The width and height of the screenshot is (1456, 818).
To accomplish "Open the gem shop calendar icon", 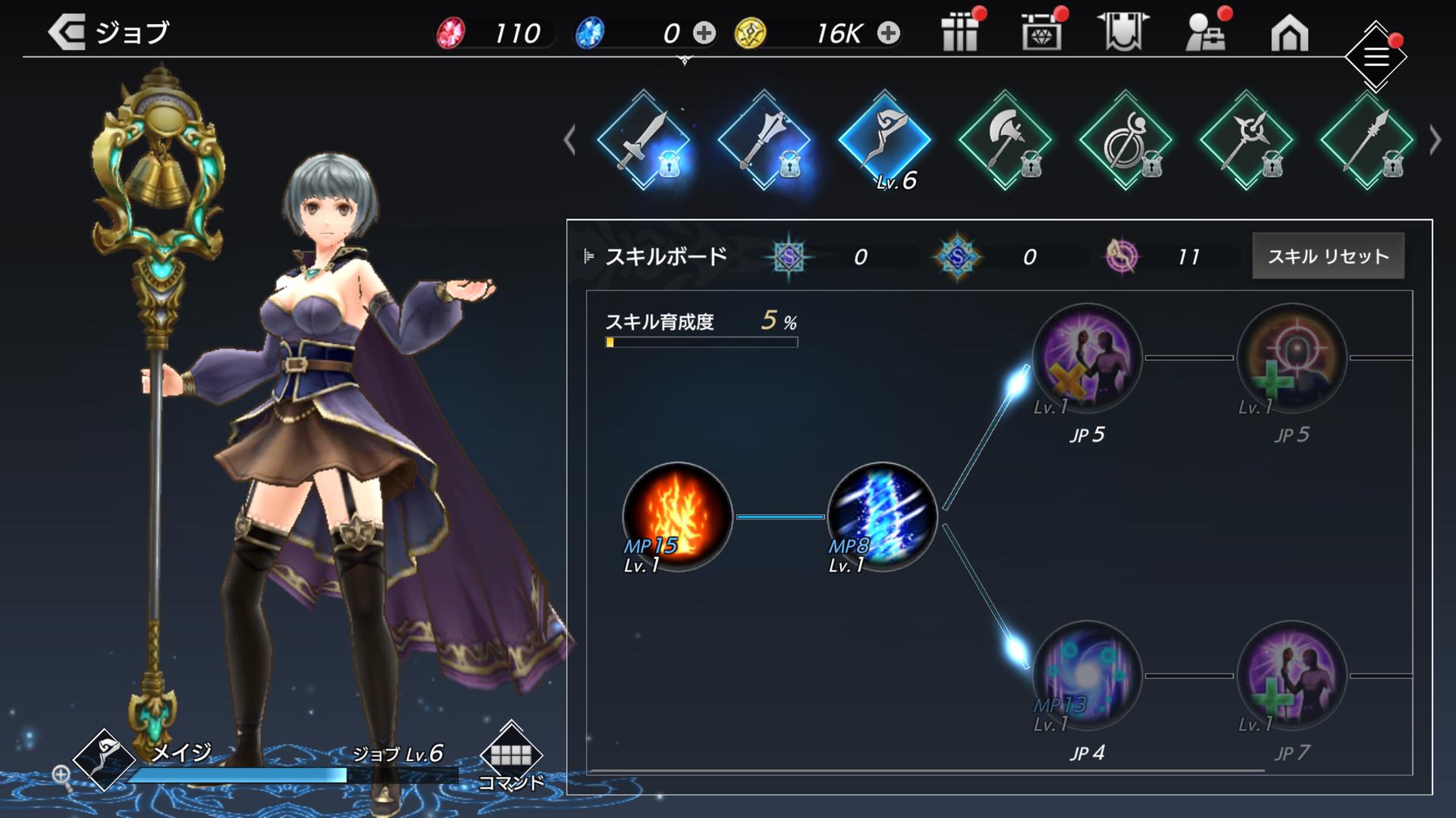I will point(1041,33).
